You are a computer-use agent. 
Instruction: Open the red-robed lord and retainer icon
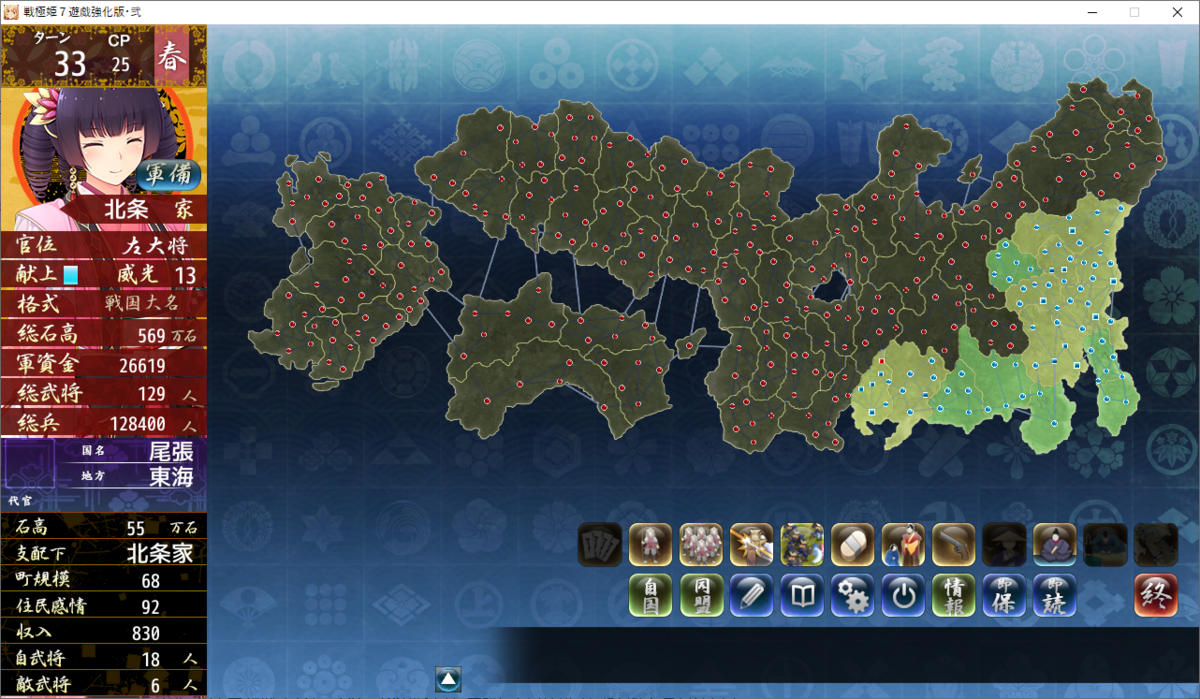(x=903, y=545)
